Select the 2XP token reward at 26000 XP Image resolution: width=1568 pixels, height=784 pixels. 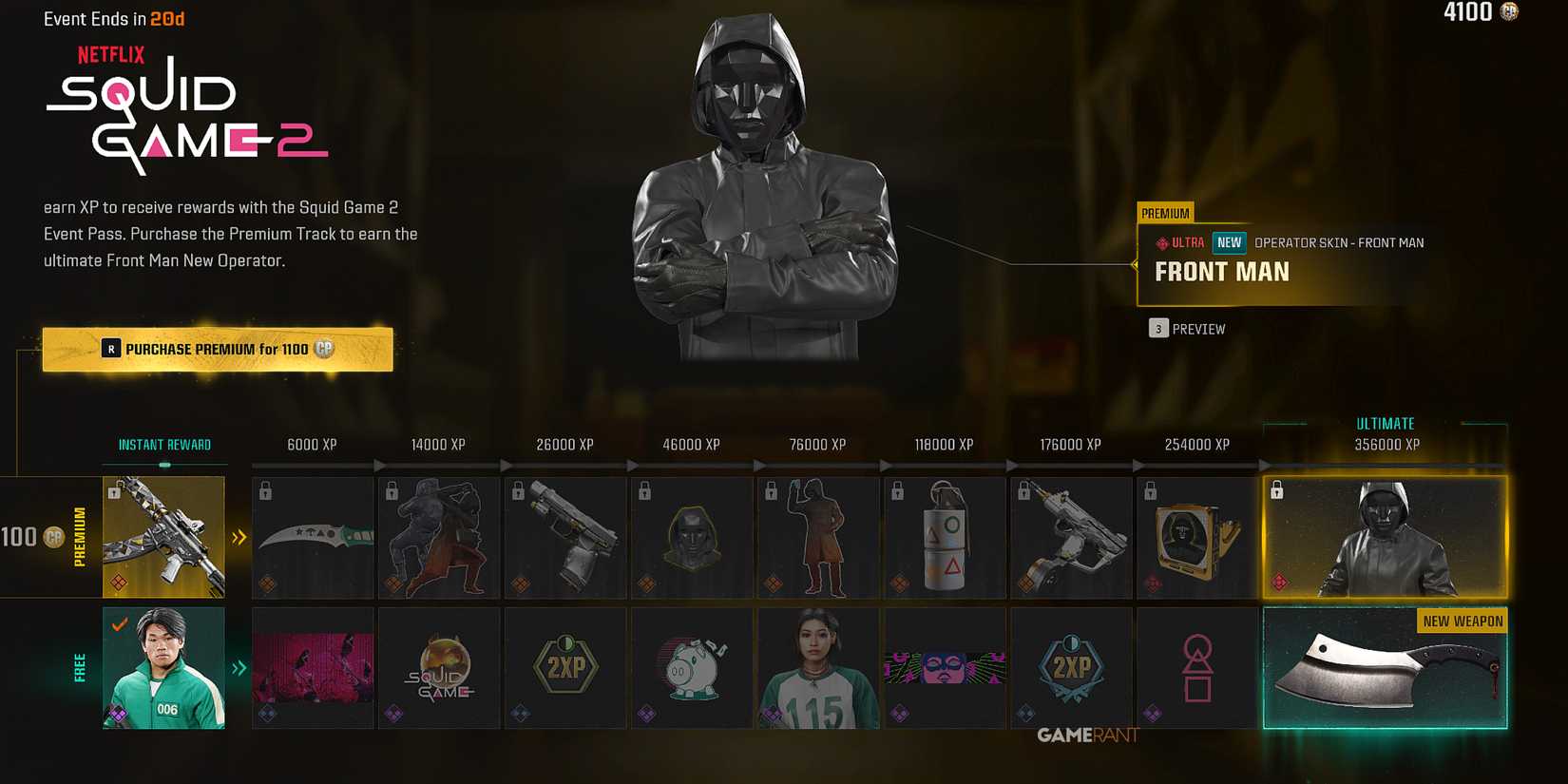[564, 667]
